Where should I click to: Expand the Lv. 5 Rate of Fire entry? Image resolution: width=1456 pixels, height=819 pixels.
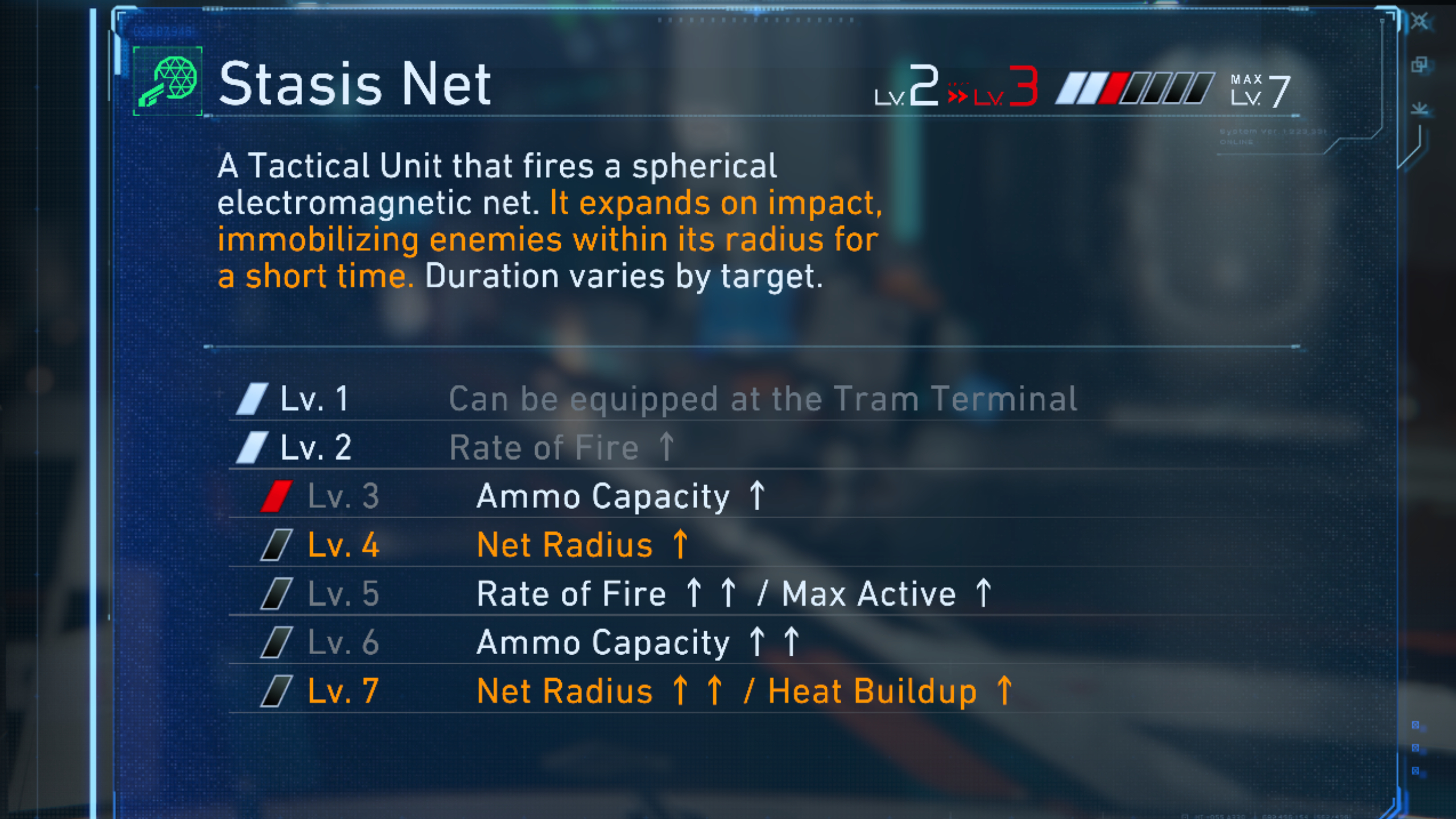click(x=734, y=593)
